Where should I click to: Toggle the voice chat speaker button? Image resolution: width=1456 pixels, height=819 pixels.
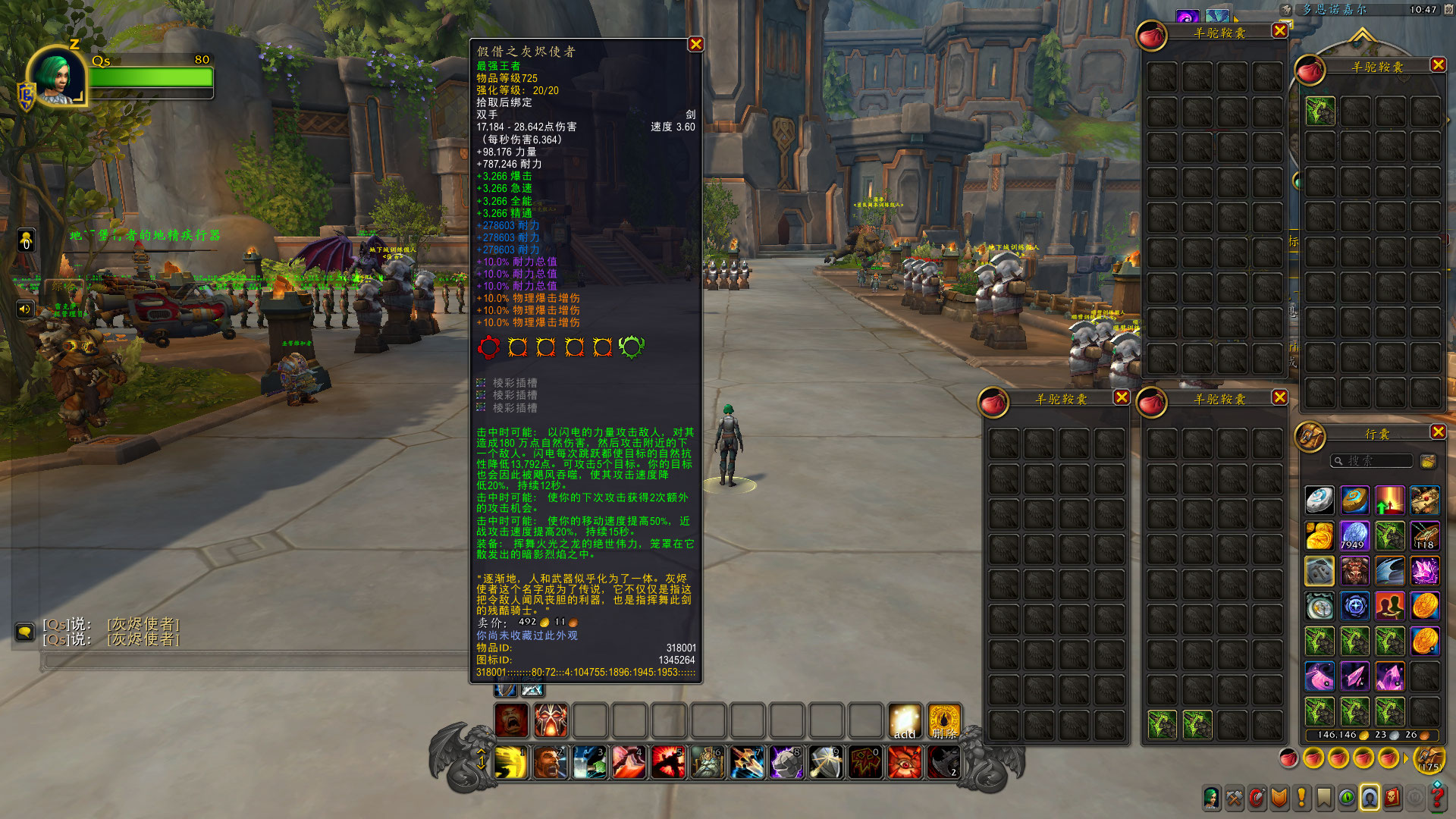point(25,309)
